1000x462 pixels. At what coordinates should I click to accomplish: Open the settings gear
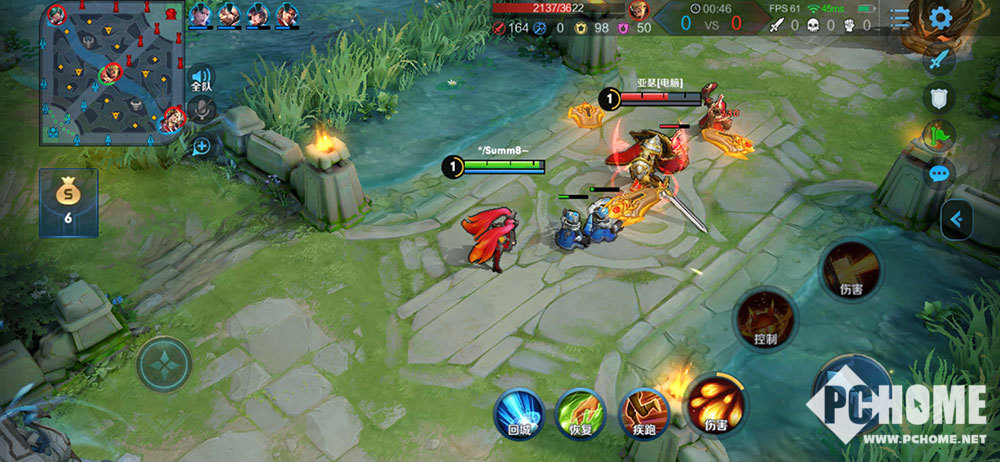pos(939,17)
